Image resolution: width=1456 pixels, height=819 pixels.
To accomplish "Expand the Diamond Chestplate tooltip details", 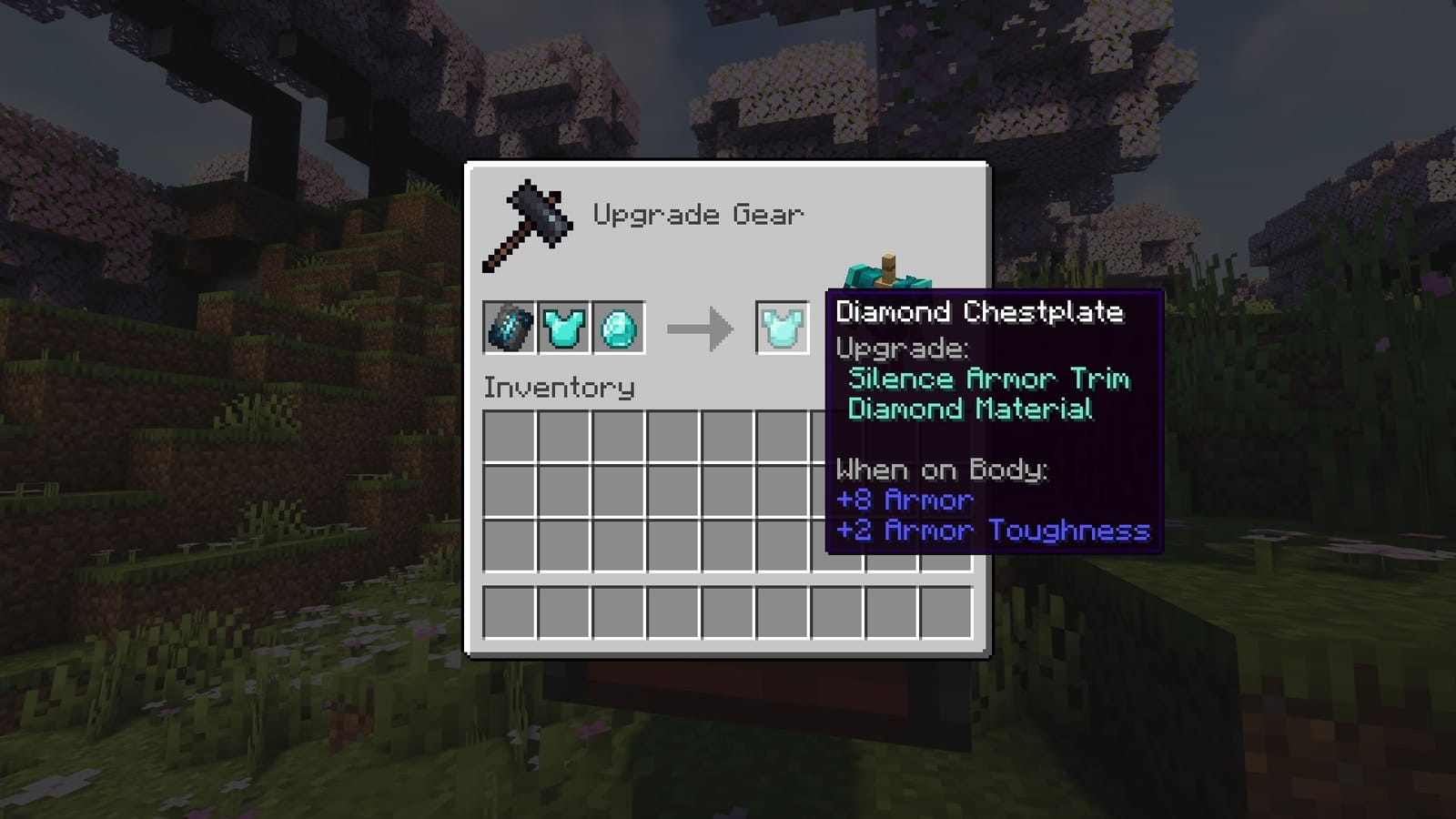I will 980,311.
